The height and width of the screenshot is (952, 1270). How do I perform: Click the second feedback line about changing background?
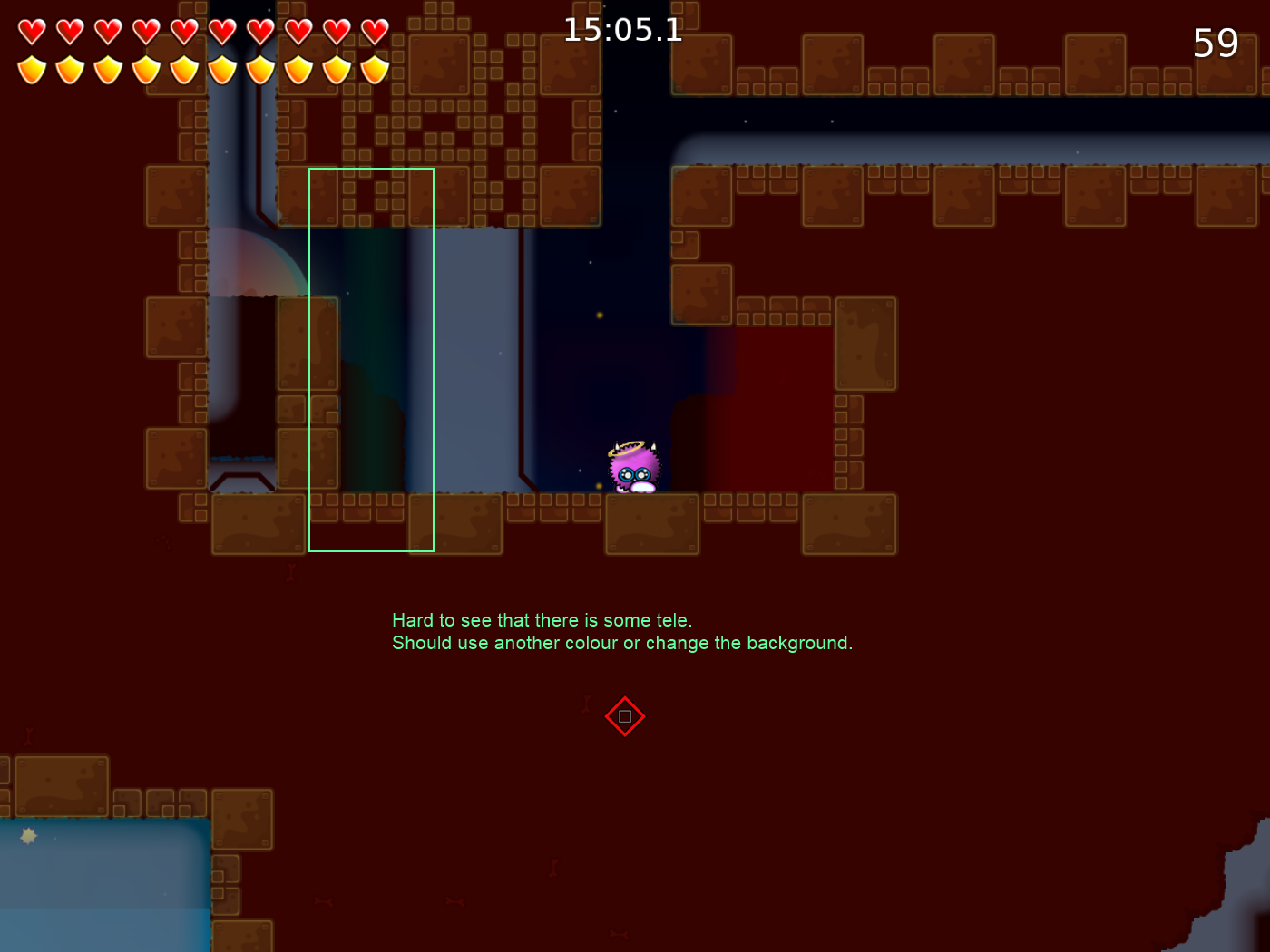point(622,643)
